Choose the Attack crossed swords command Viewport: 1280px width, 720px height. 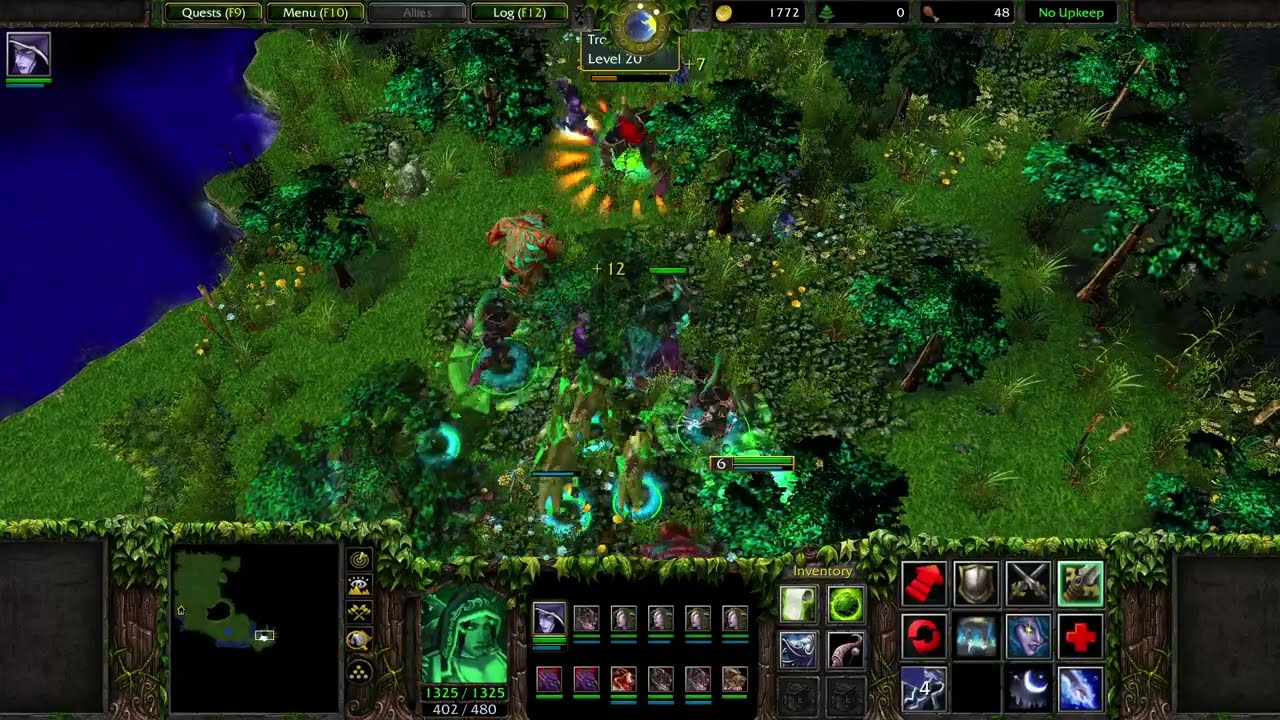[1028, 584]
